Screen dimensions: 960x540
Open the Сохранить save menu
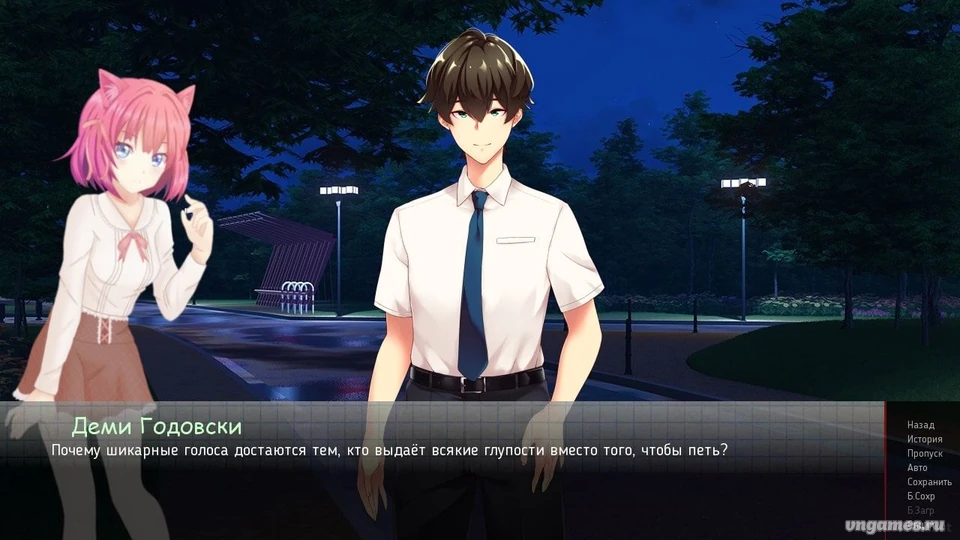pyautogui.click(x=929, y=481)
